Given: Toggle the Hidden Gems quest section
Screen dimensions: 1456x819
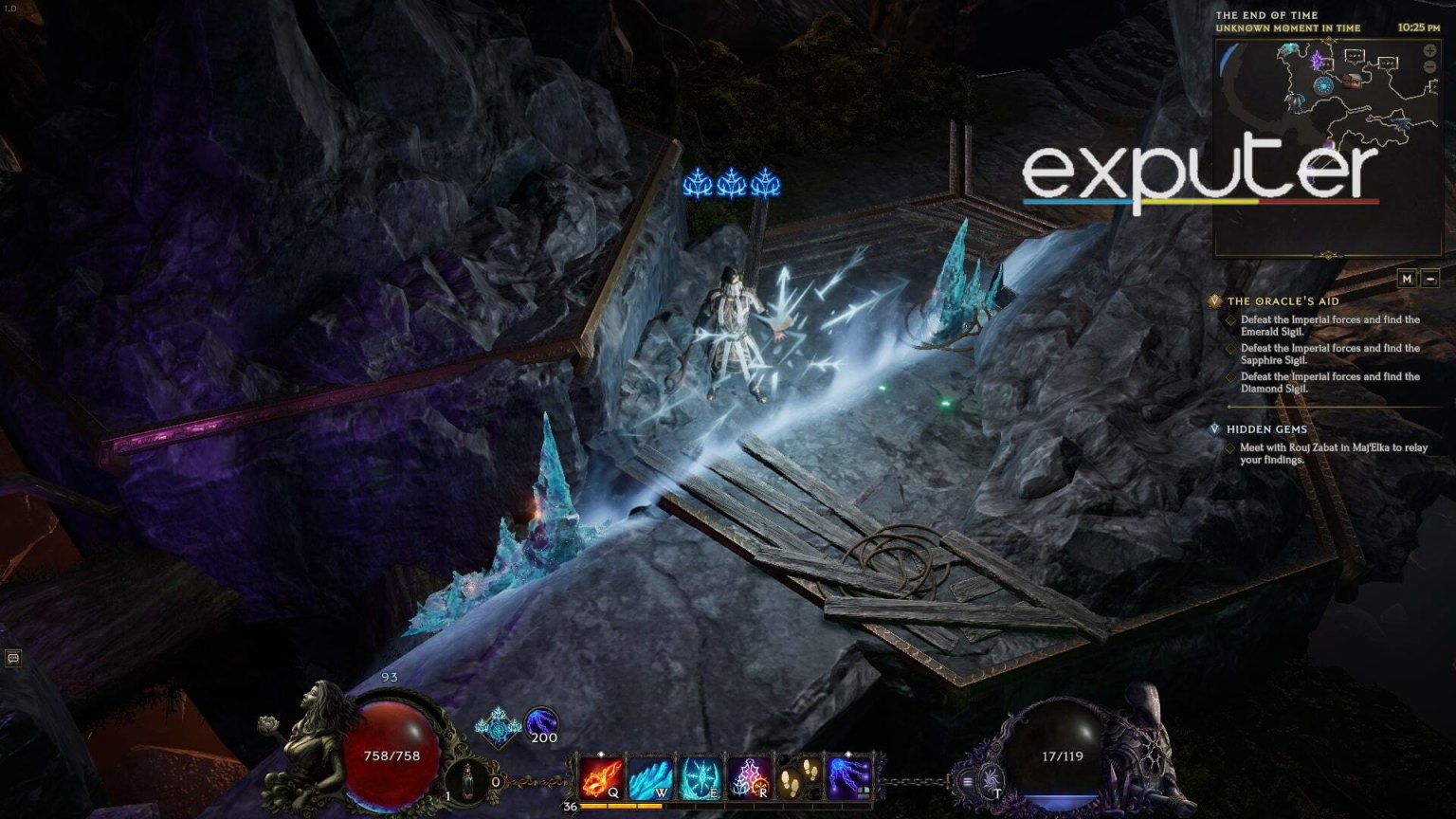Looking at the screenshot, I should coord(1214,428).
